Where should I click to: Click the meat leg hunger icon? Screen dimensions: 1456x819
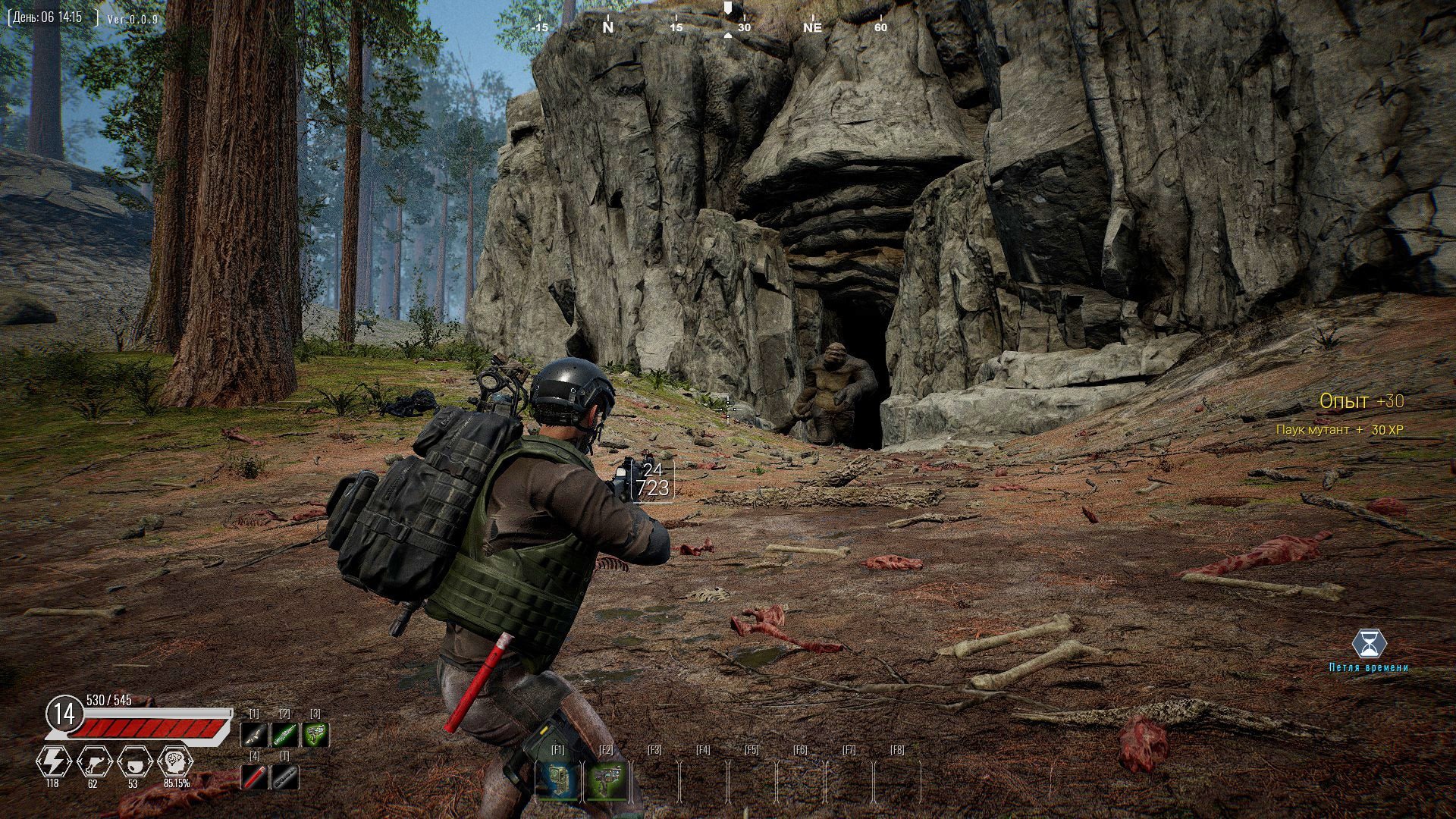[94, 761]
